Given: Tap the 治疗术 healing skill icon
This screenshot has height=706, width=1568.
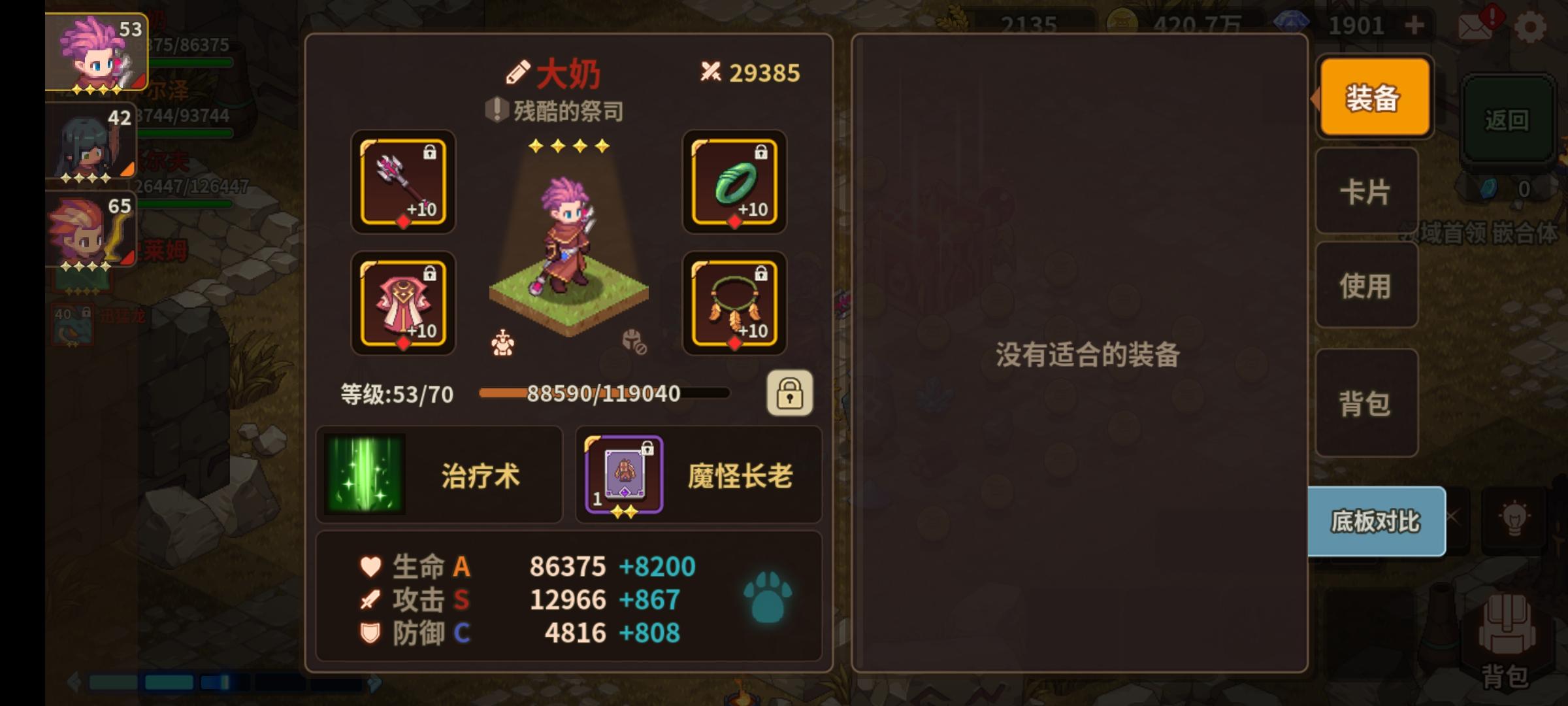Looking at the screenshot, I should [x=364, y=474].
